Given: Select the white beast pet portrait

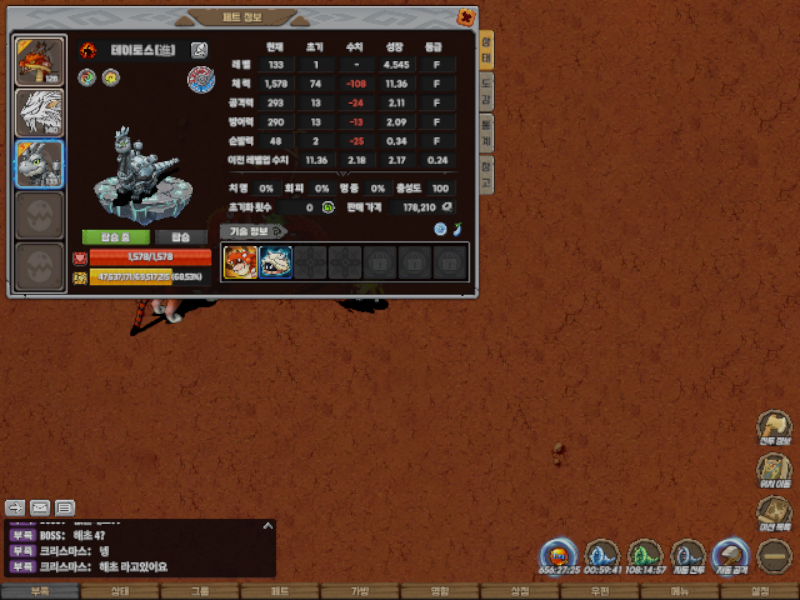Looking at the screenshot, I should point(40,113).
